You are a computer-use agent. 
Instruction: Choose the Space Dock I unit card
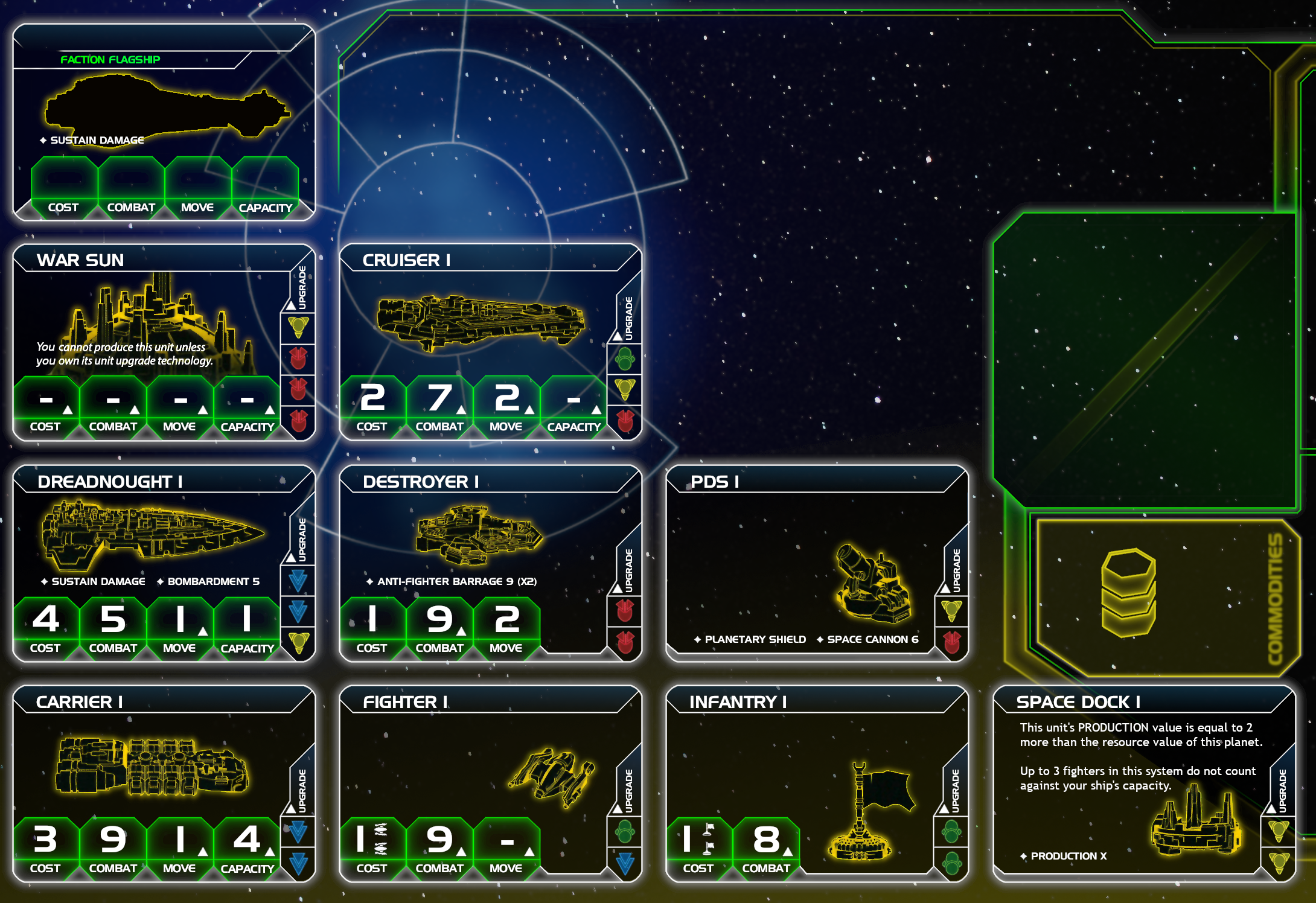tap(1143, 783)
